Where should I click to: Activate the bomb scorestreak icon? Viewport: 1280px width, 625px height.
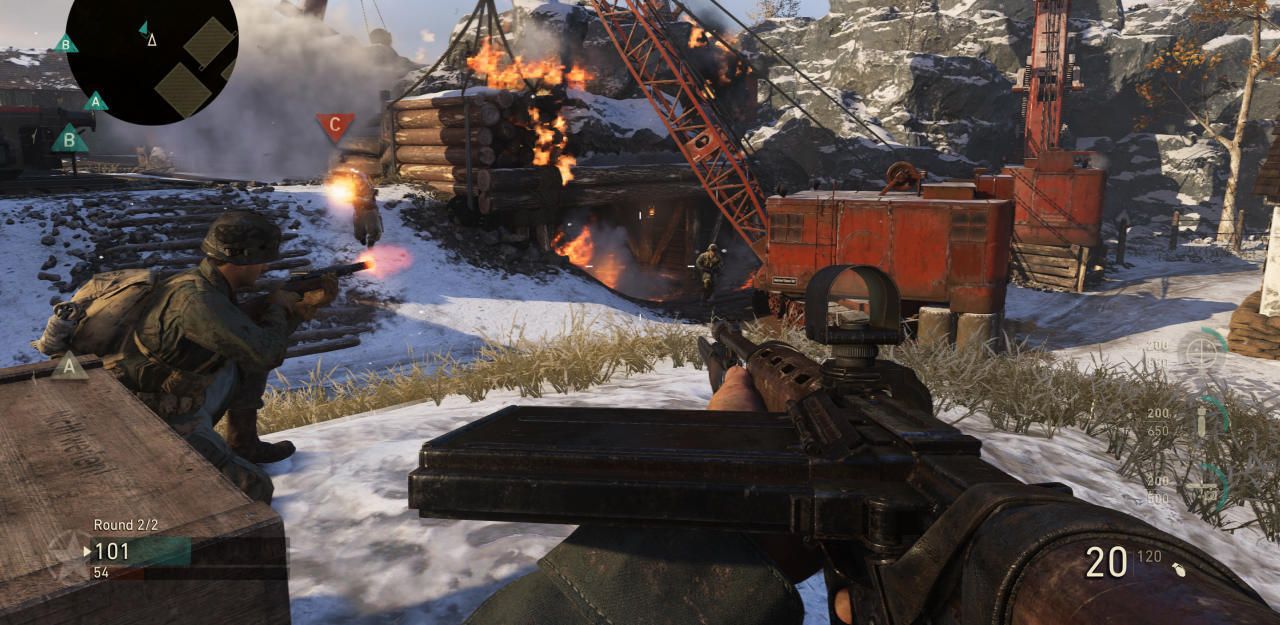1201,420
